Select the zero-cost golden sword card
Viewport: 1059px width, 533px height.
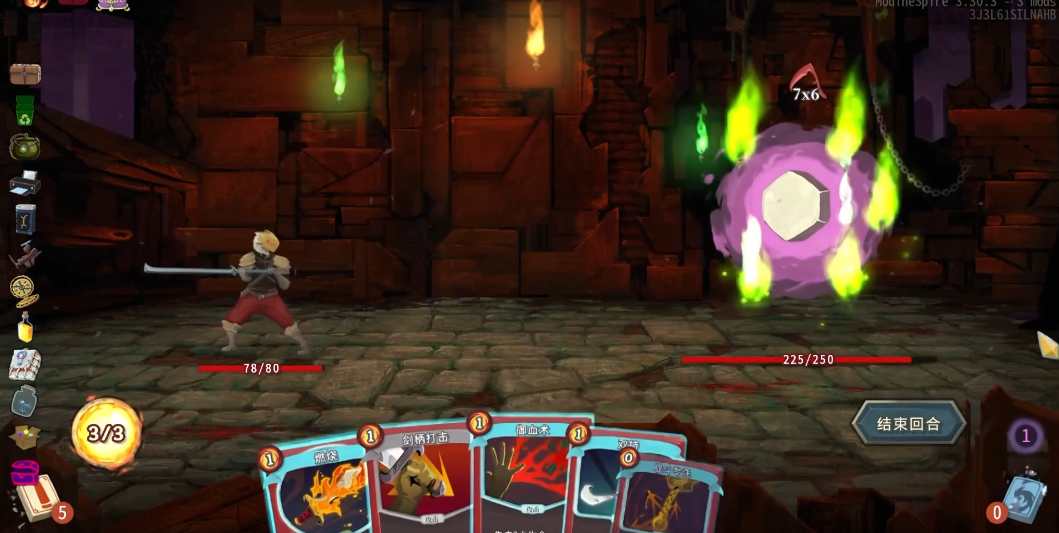[x=668, y=497]
